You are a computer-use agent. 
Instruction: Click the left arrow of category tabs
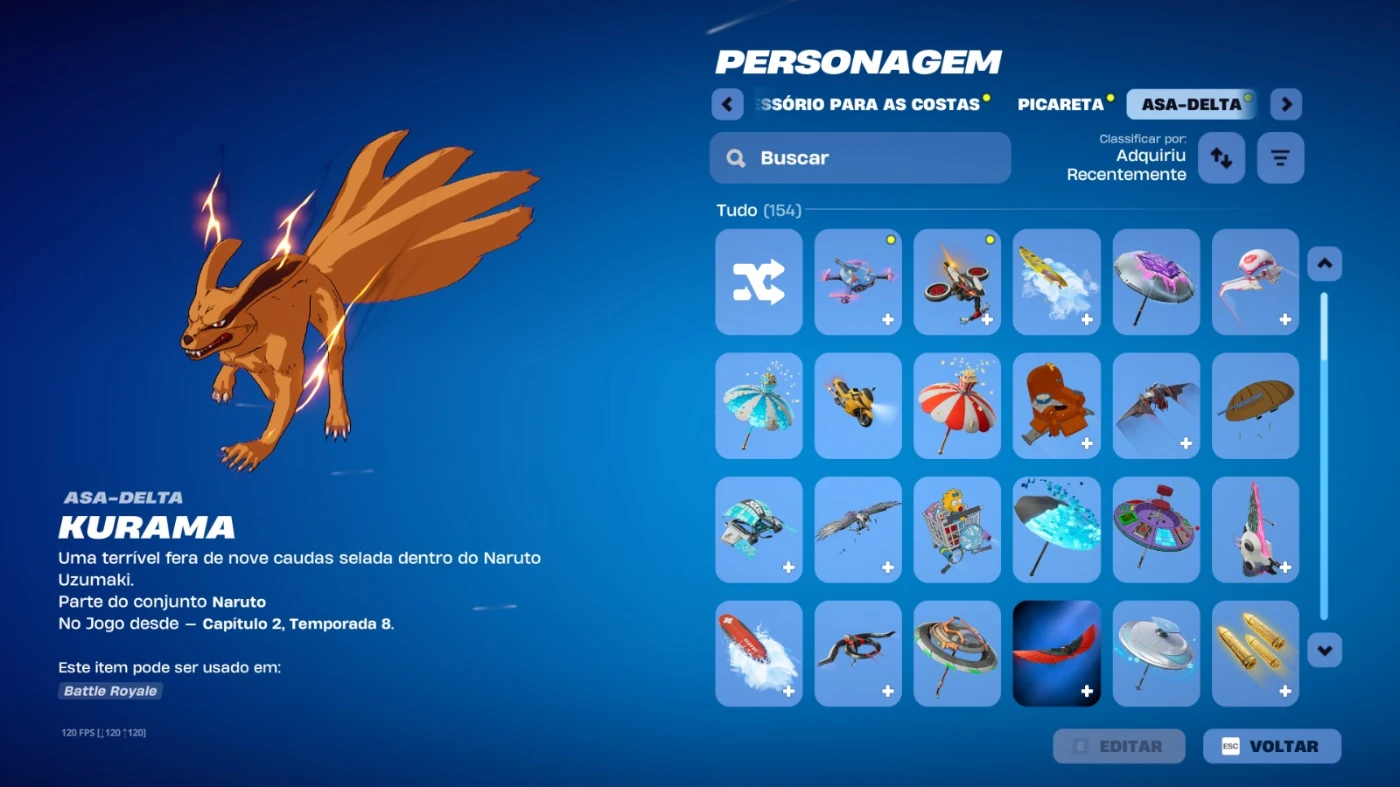point(727,104)
